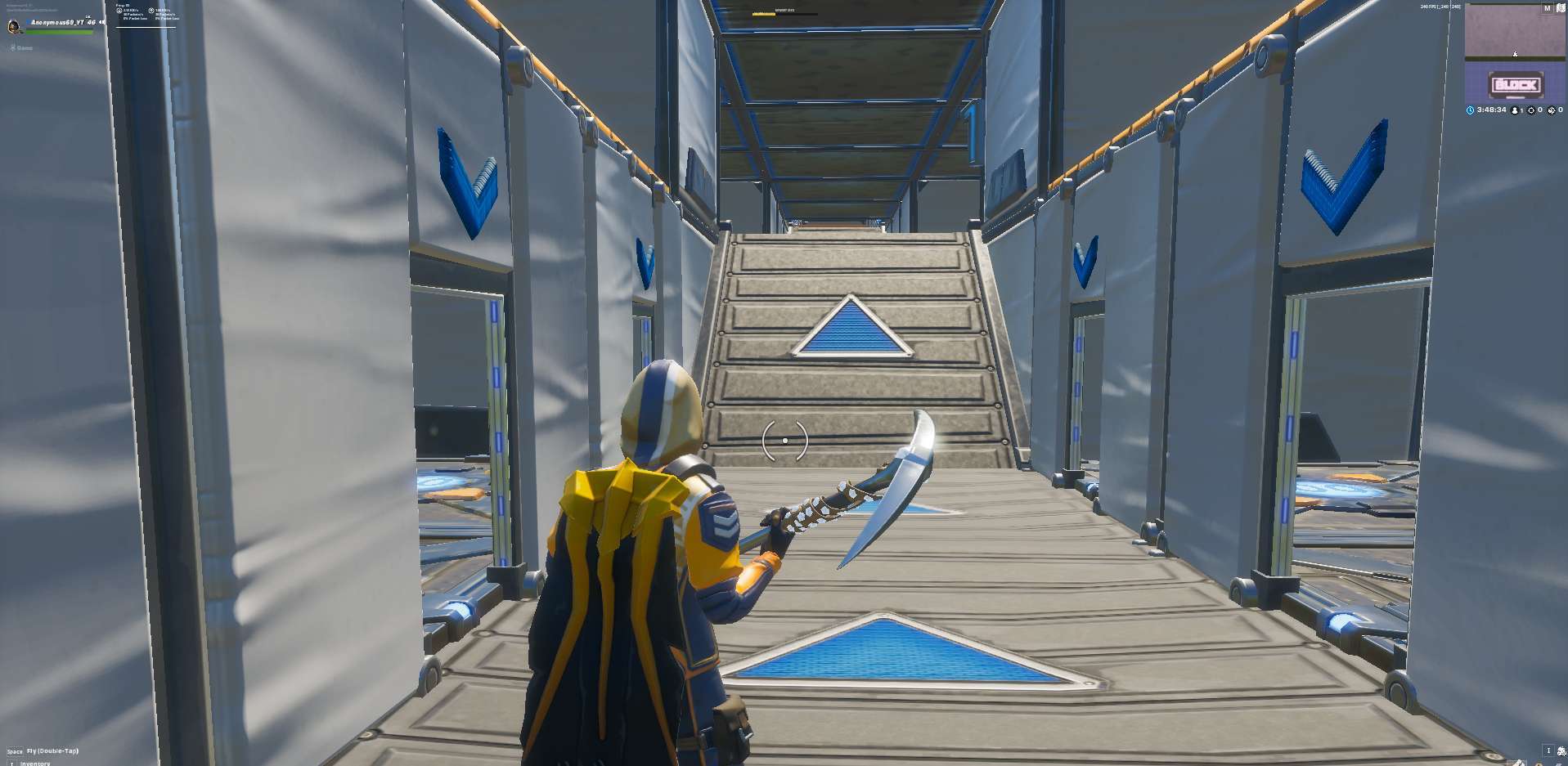Viewport: 1568px width, 766px height.
Task: Click the player avatar portrait top-left
Action: coord(13,27)
